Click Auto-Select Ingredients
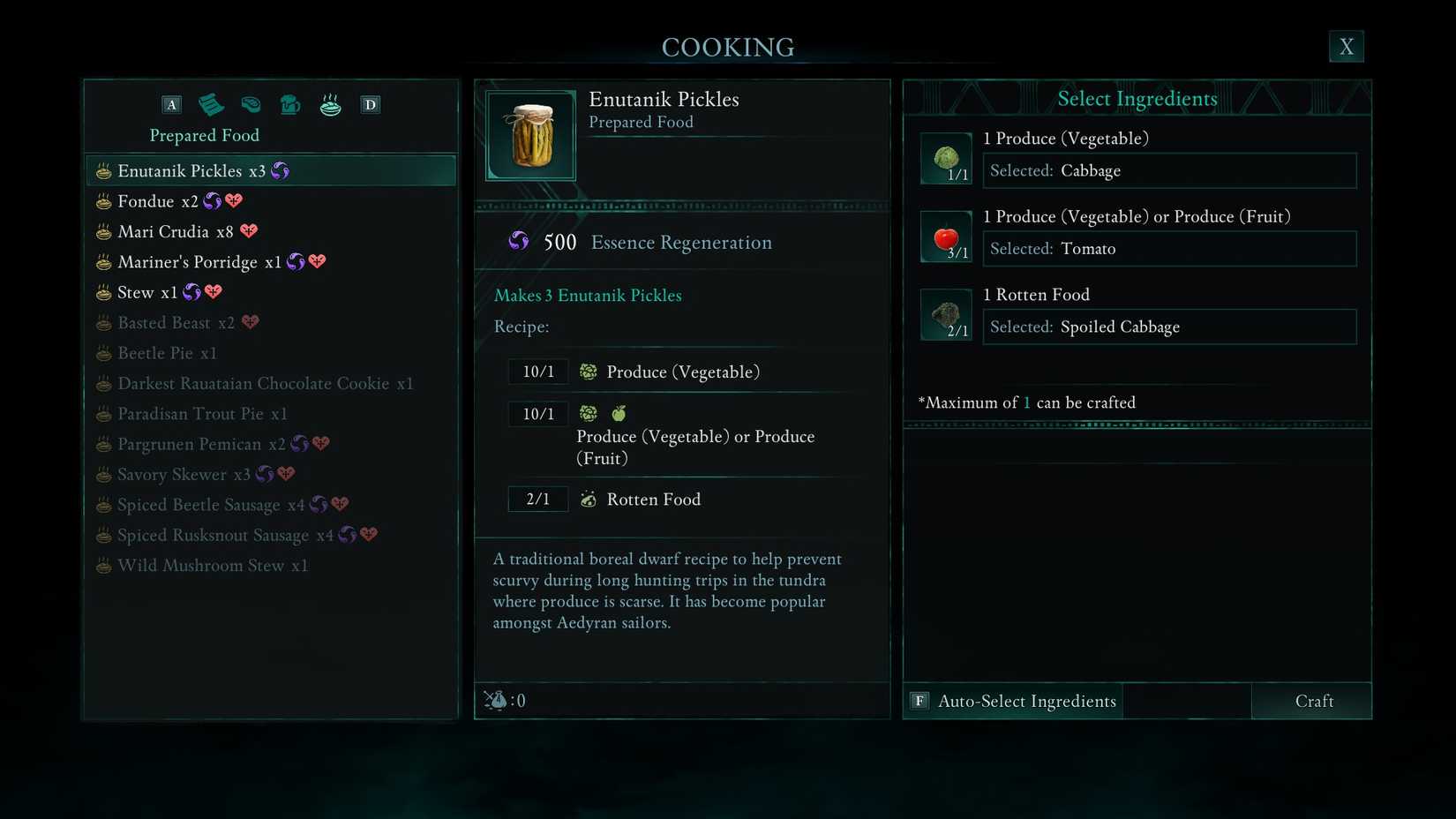Viewport: 1456px width, 819px height. (x=1013, y=701)
